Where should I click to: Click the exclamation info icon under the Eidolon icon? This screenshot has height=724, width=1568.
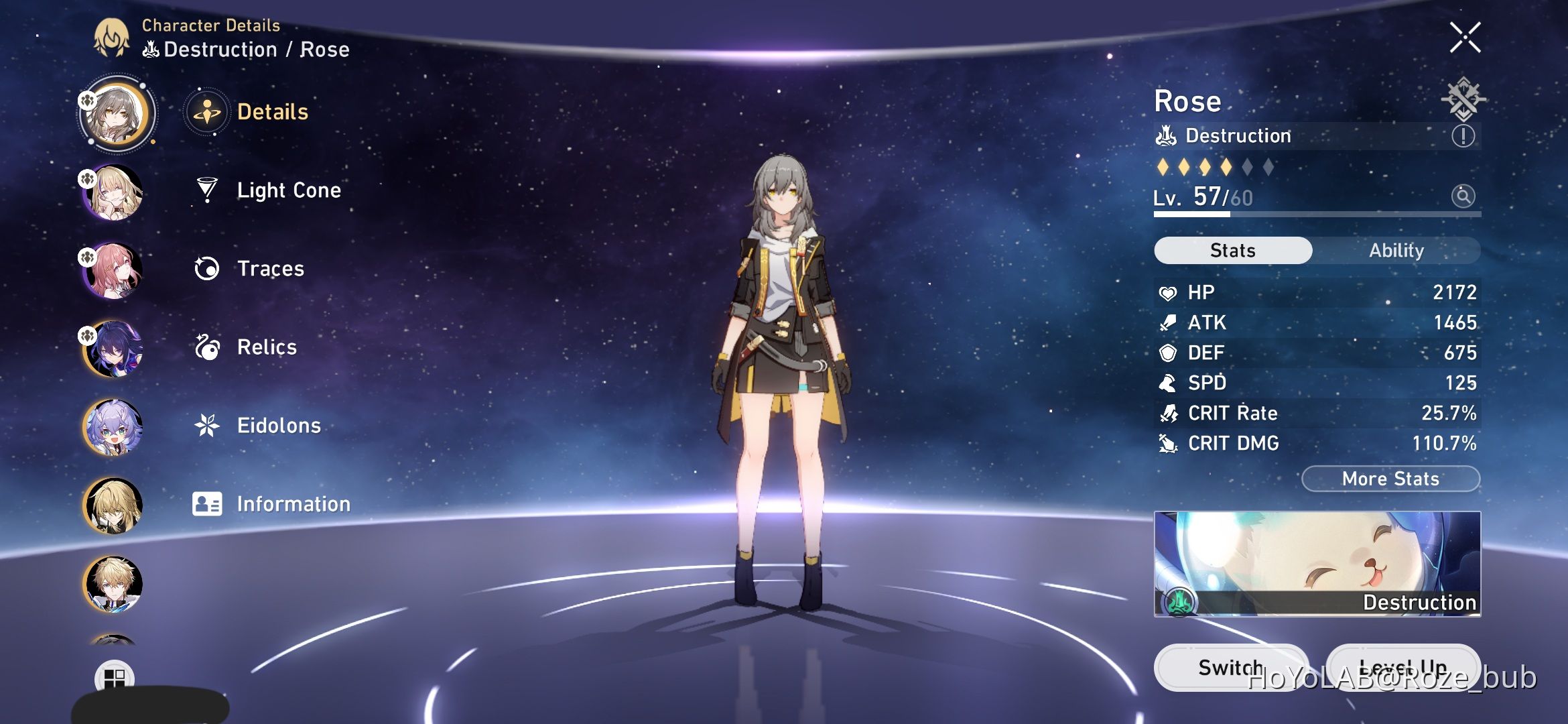[1463, 135]
